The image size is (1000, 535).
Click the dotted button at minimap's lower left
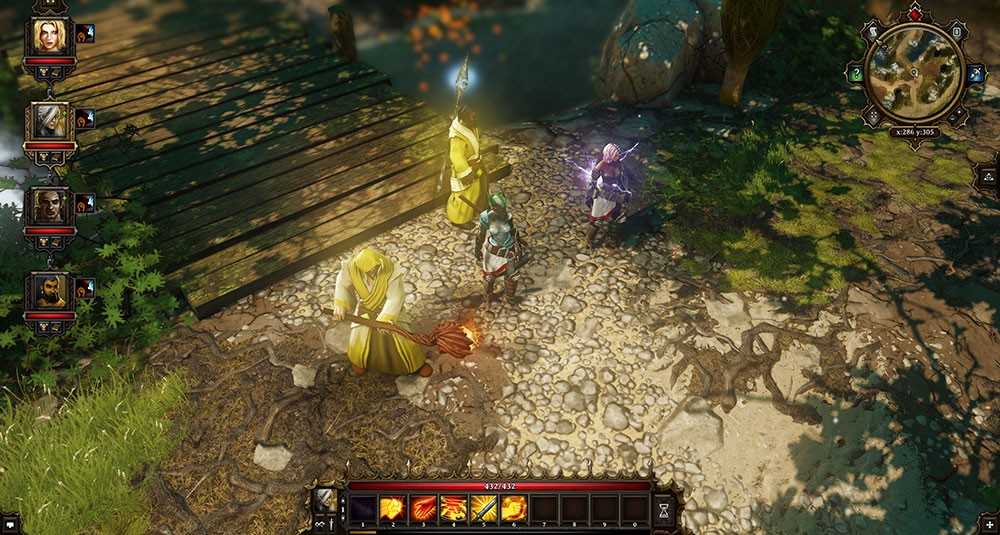click(x=872, y=117)
